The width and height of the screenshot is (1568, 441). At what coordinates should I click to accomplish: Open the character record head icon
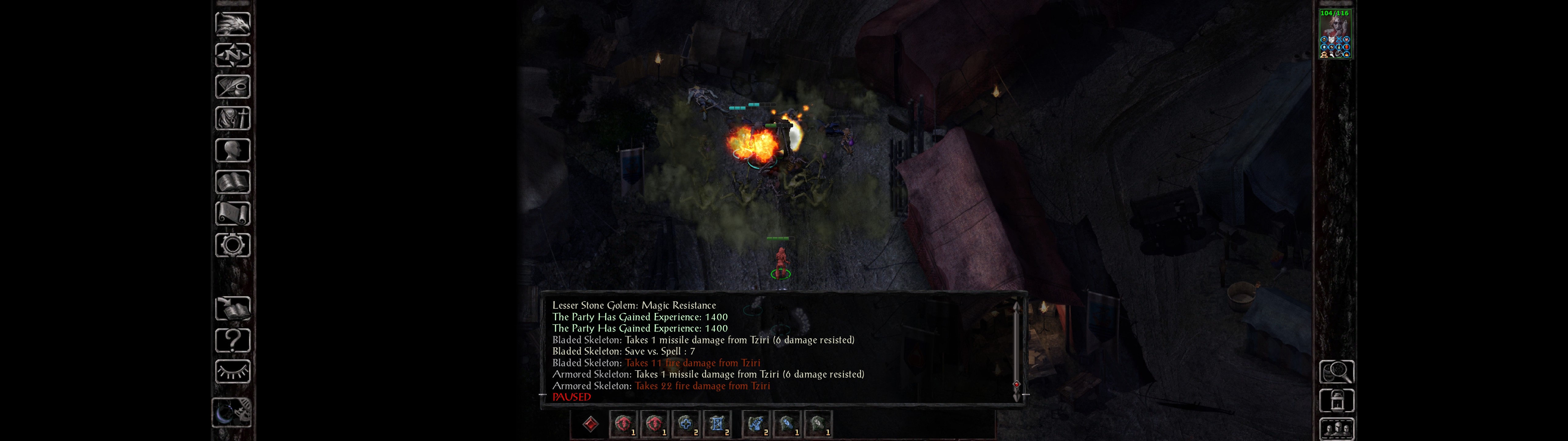(x=232, y=150)
